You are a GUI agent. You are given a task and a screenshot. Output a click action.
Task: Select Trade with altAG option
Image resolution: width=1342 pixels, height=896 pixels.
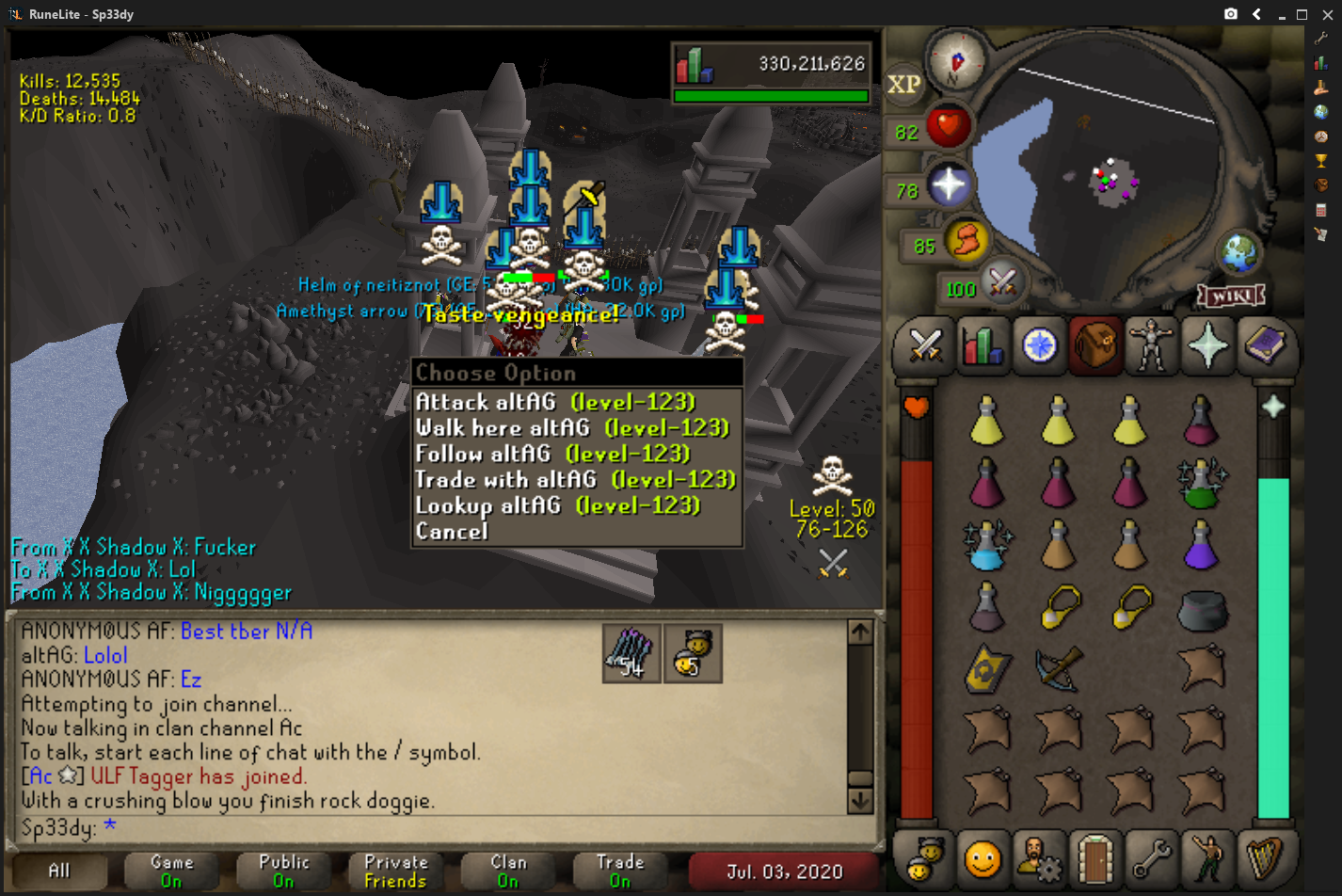pos(575,480)
